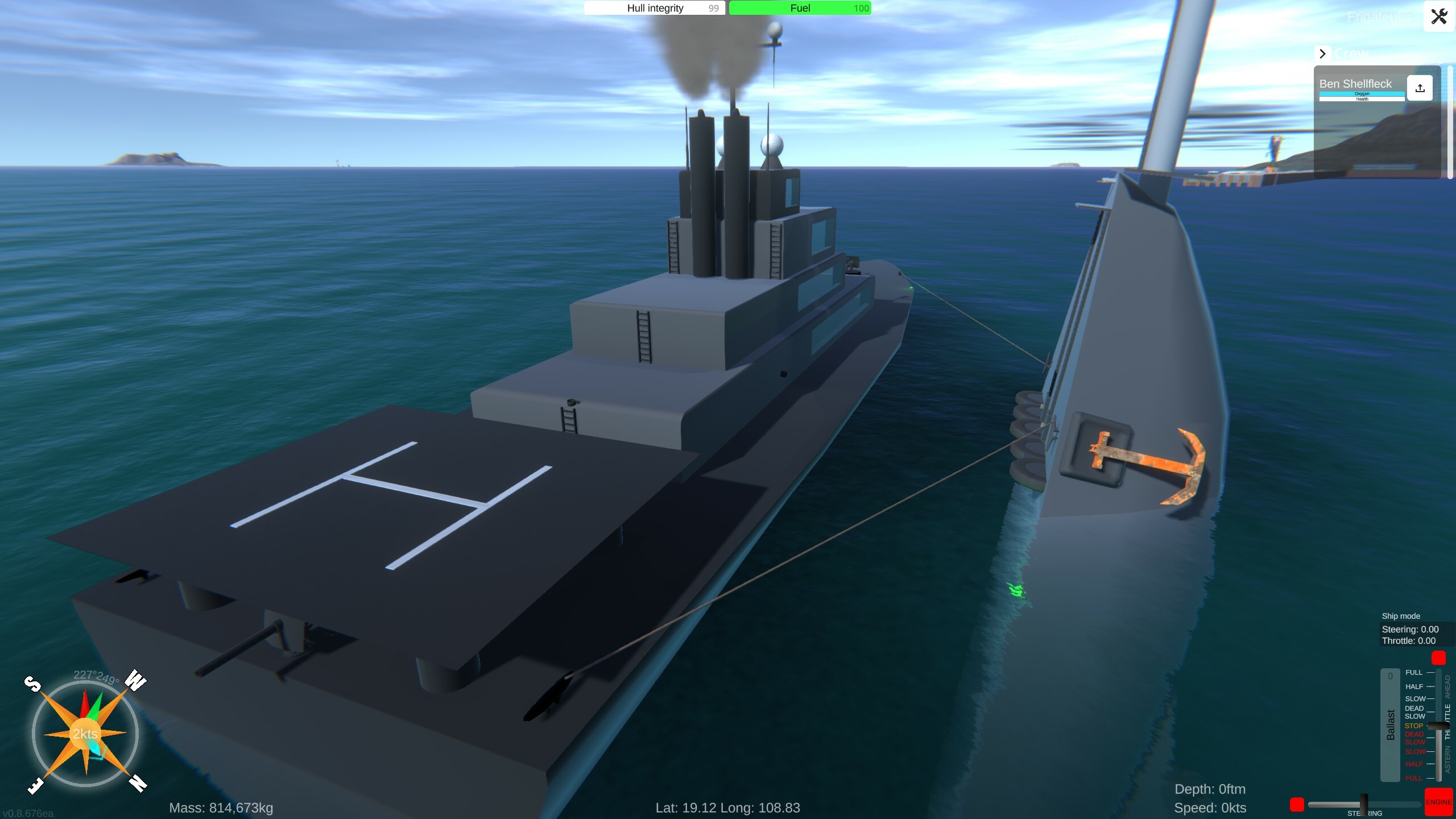The image size is (1456, 819).
Task: Click the Crew panel header
Action: (1352, 53)
